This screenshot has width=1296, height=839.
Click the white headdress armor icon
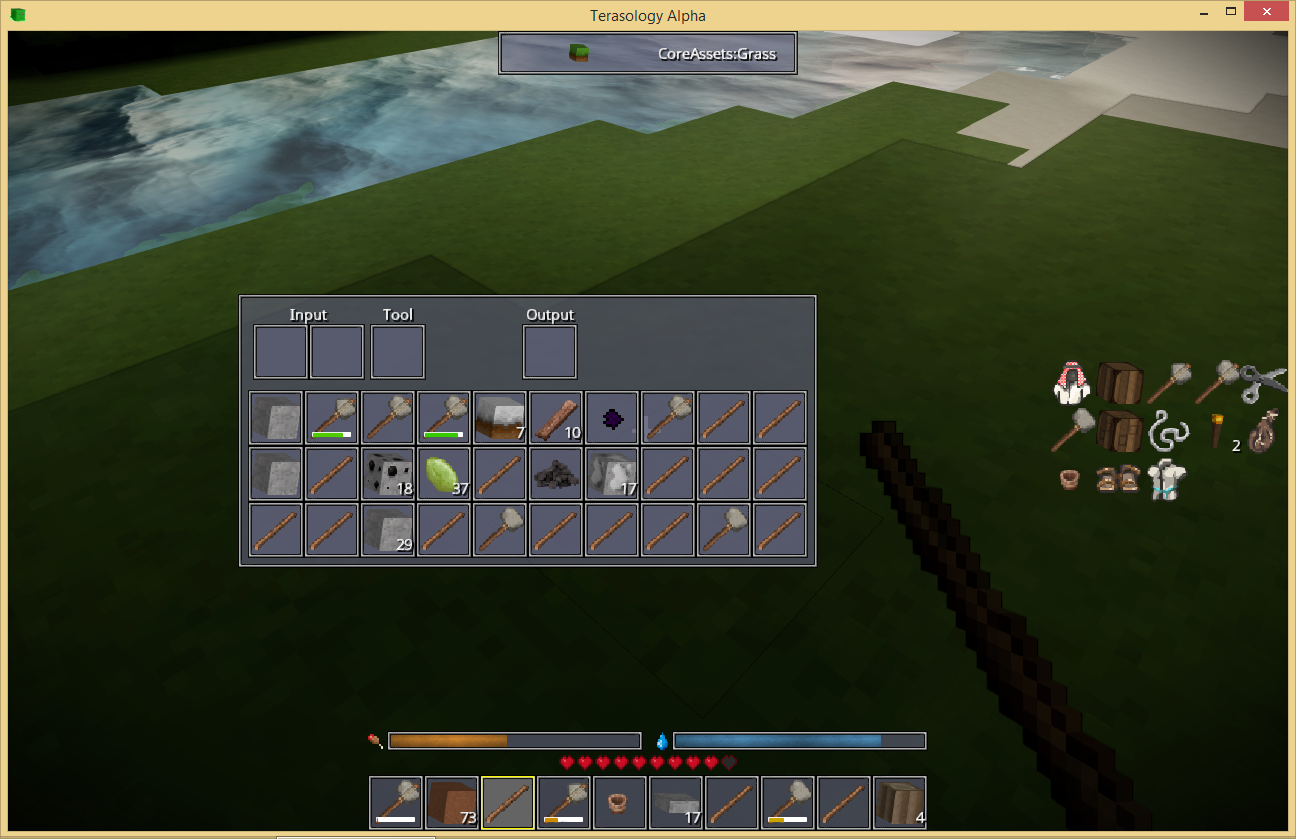coord(1072,385)
